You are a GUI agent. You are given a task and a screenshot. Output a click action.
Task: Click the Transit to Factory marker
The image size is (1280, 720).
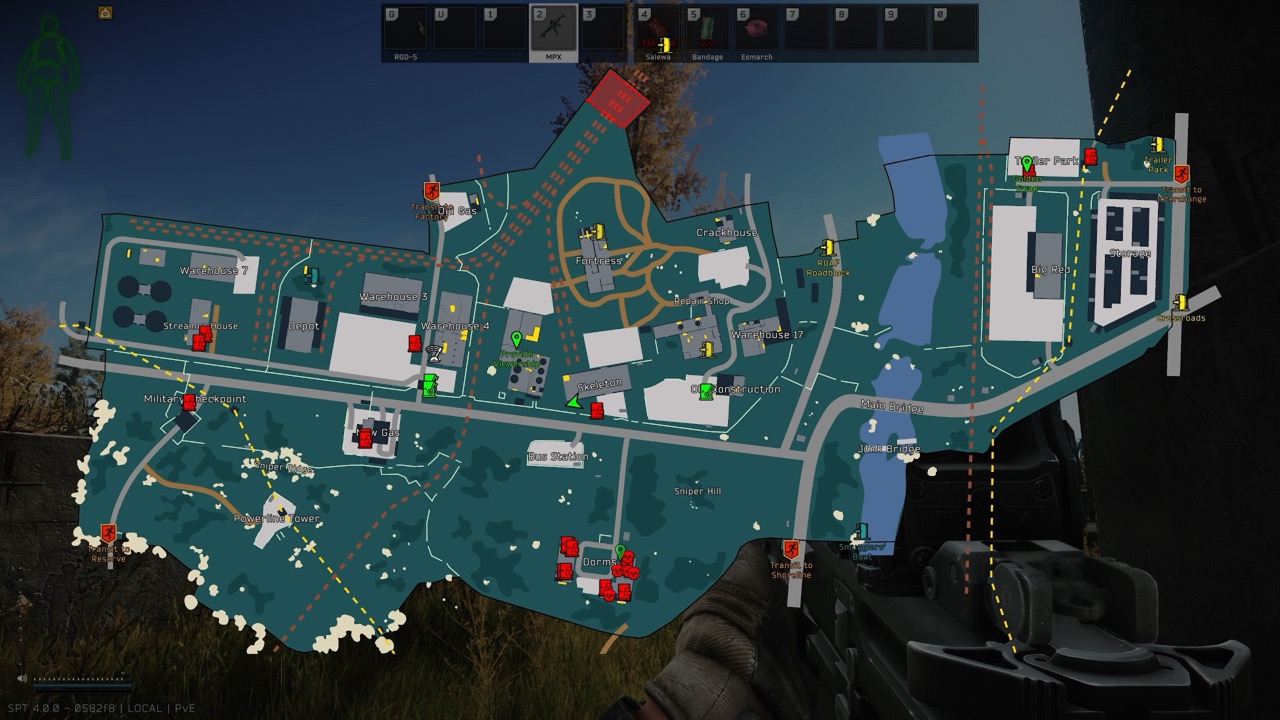[x=432, y=190]
